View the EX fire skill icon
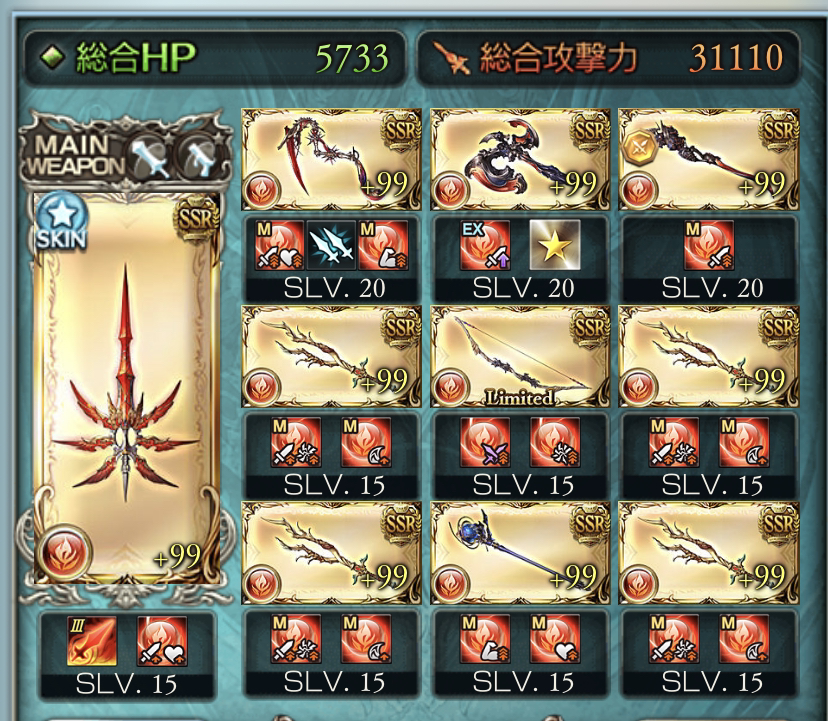The height and width of the screenshot is (721, 828). pos(485,246)
